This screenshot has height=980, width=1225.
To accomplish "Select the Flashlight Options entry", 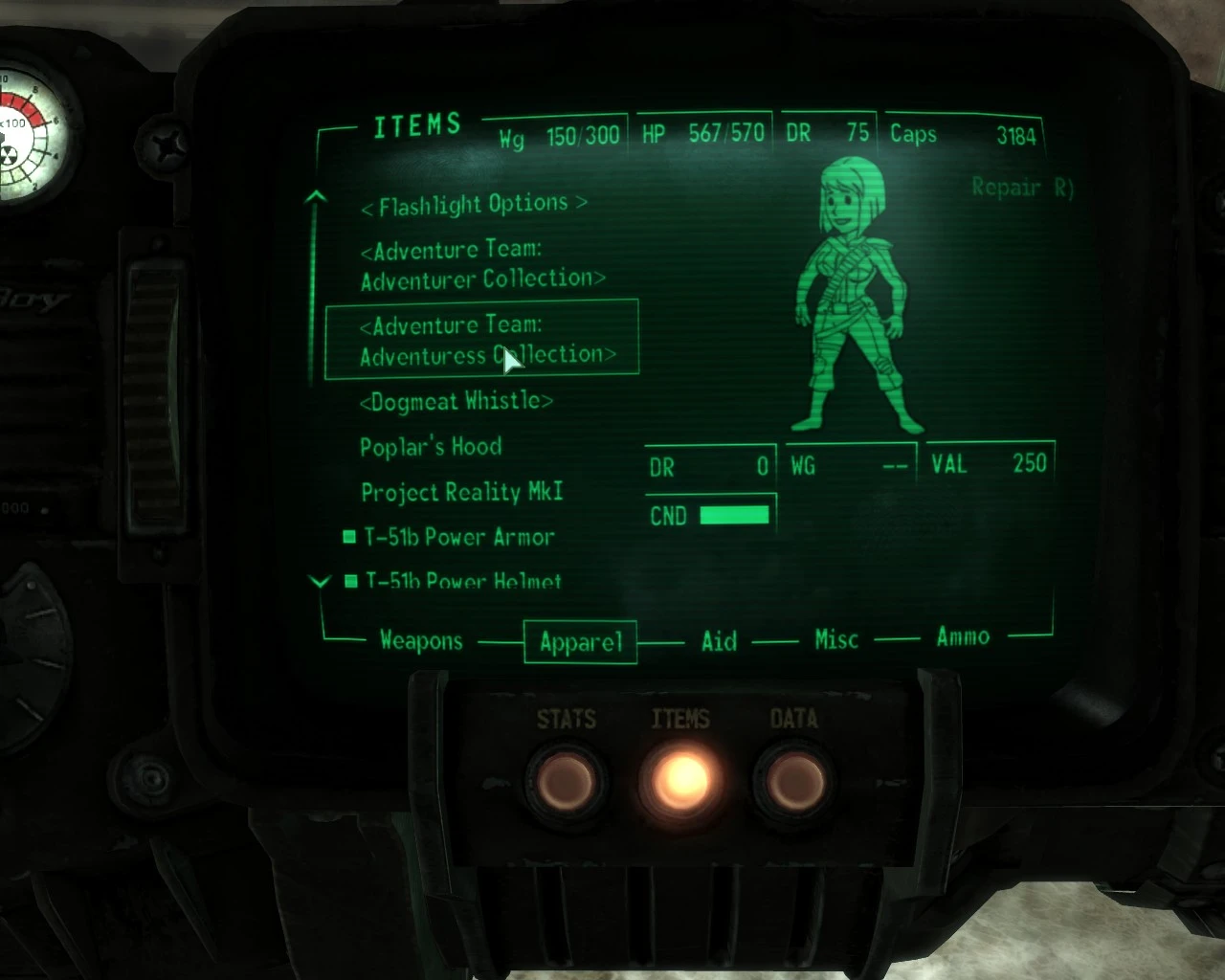I will (x=474, y=205).
